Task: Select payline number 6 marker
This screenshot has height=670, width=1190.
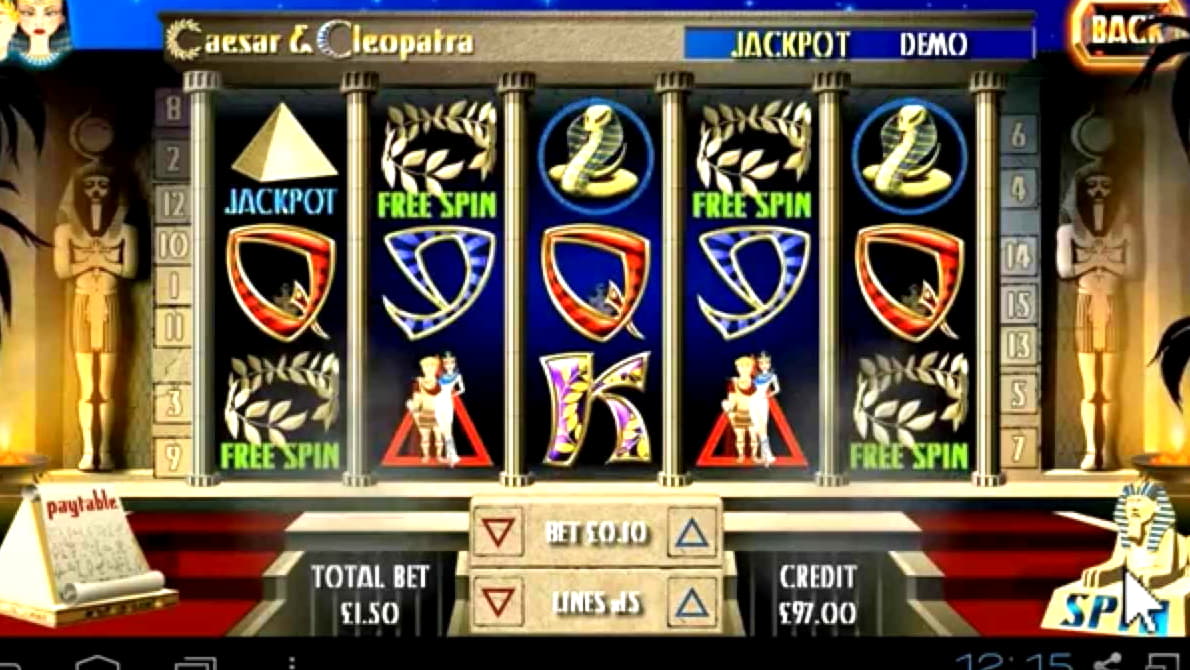Action: tap(1018, 134)
